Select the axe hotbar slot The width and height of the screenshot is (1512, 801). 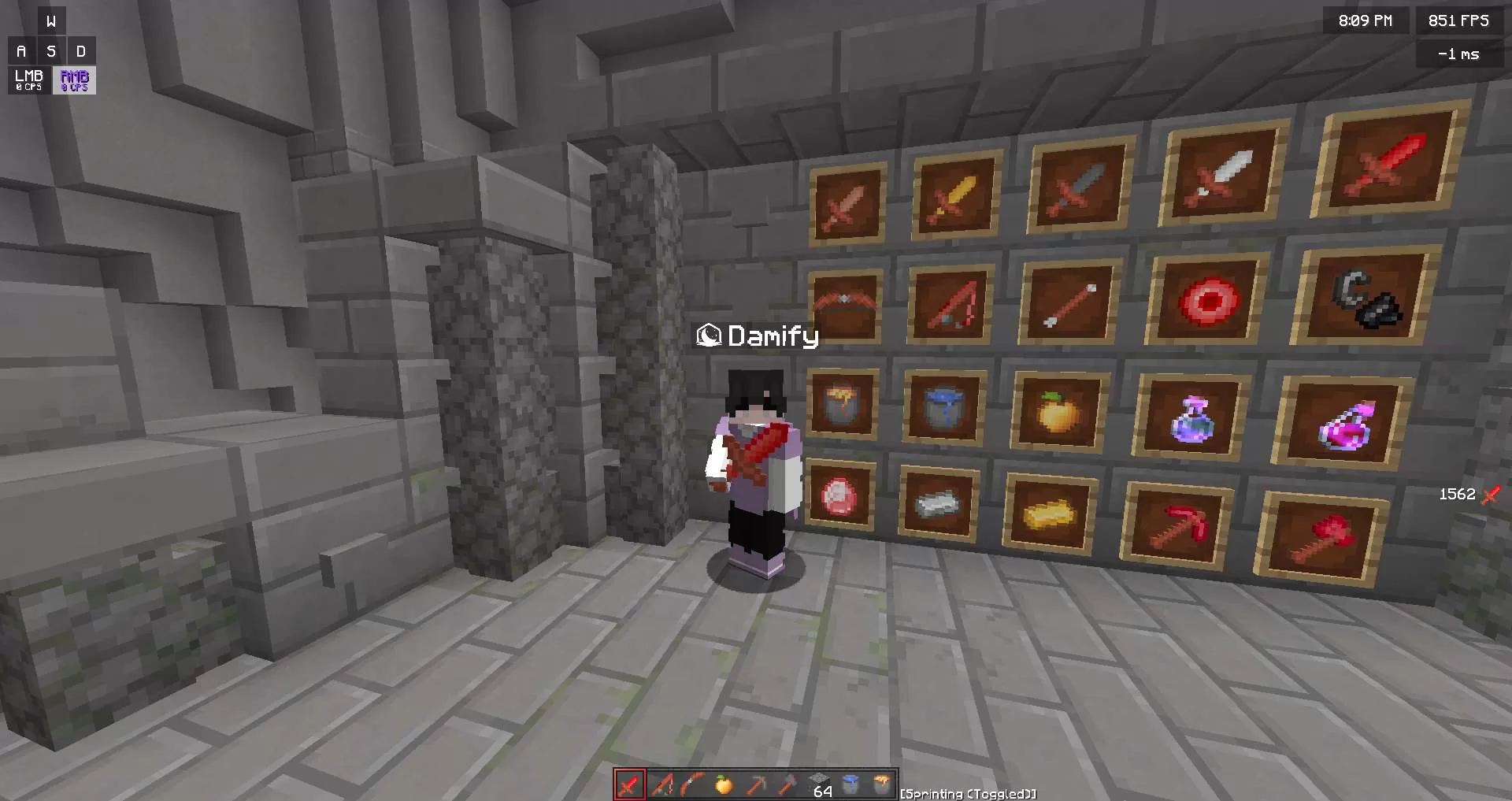click(x=787, y=784)
